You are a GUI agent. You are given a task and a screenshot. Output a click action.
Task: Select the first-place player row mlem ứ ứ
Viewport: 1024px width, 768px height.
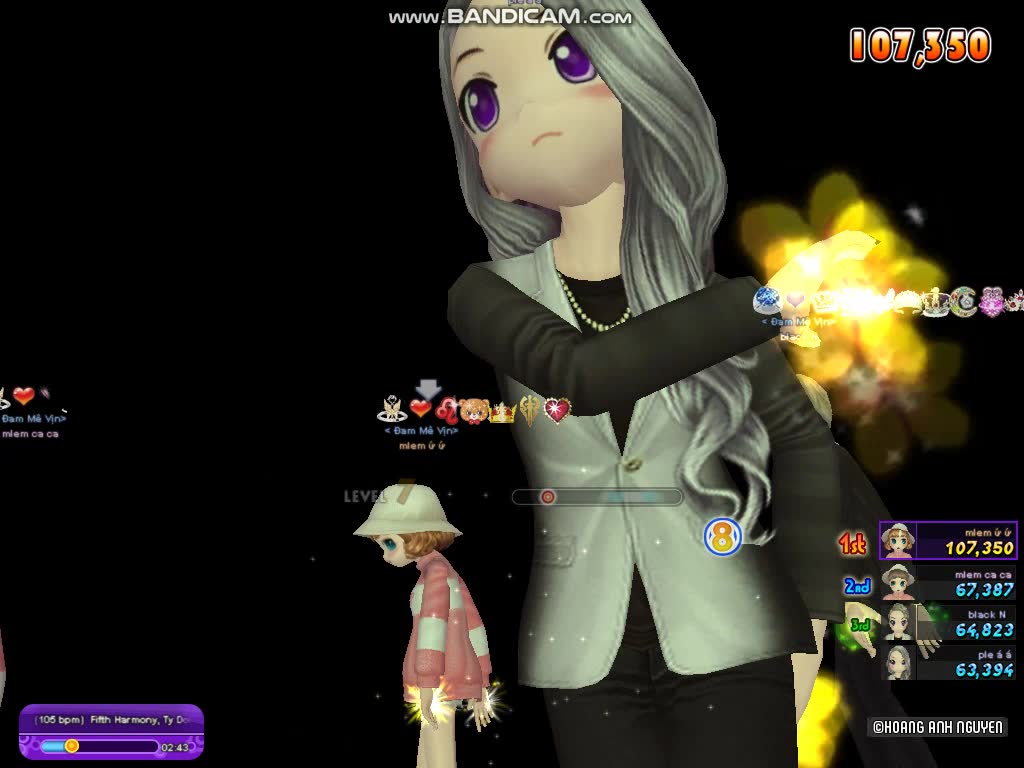[x=948, y=541]
